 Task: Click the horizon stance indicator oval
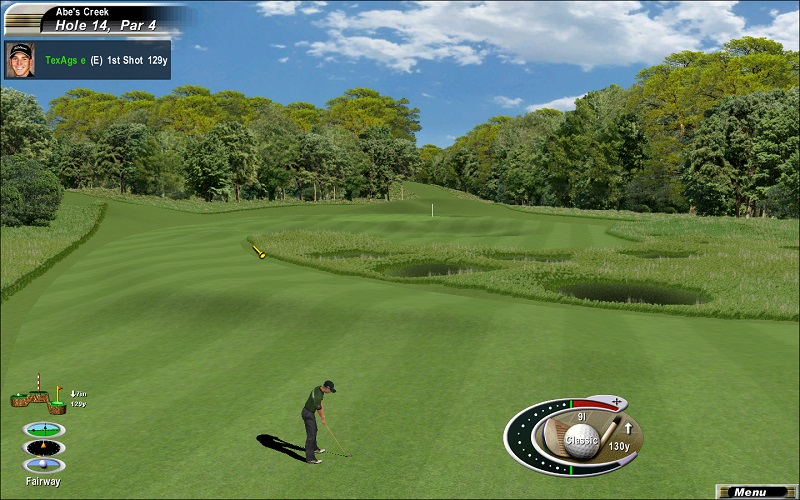(44, 429)
